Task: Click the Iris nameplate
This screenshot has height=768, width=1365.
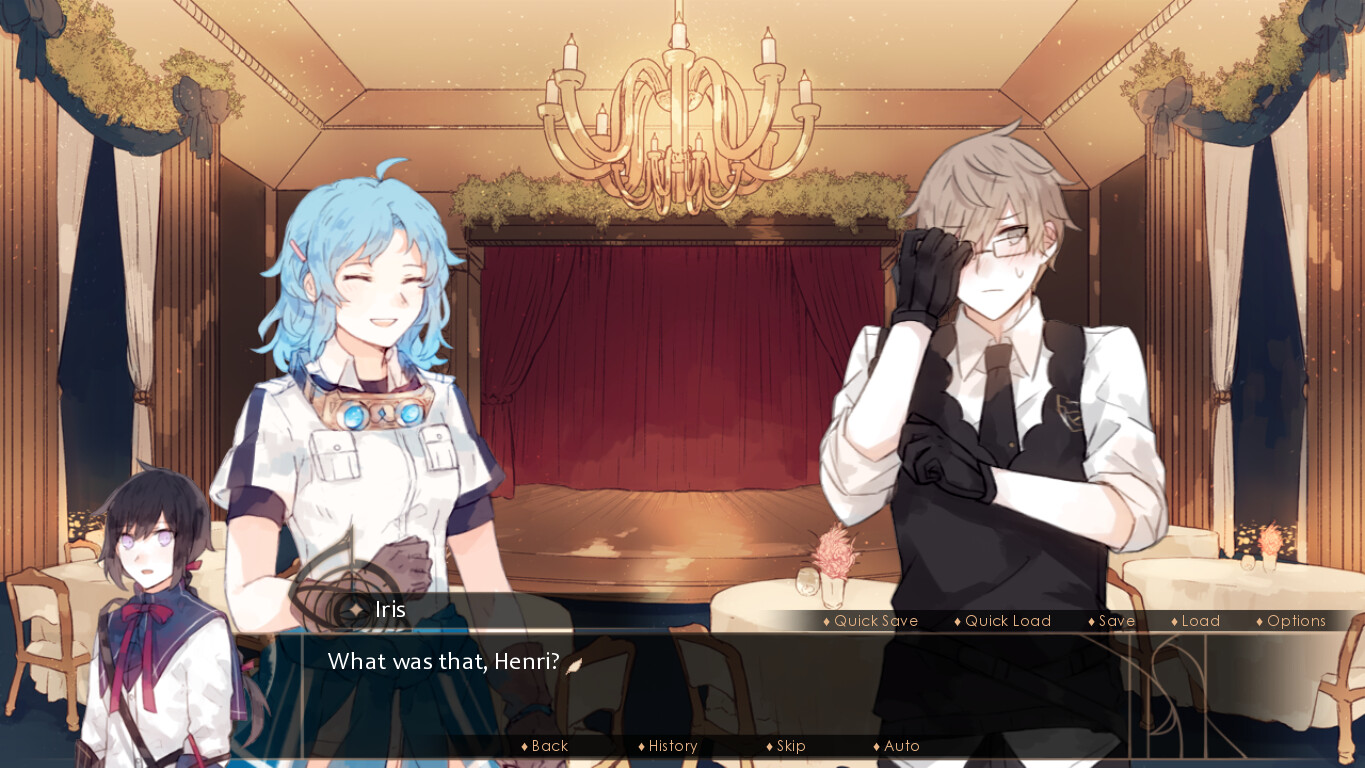Action: click(390, 609)
